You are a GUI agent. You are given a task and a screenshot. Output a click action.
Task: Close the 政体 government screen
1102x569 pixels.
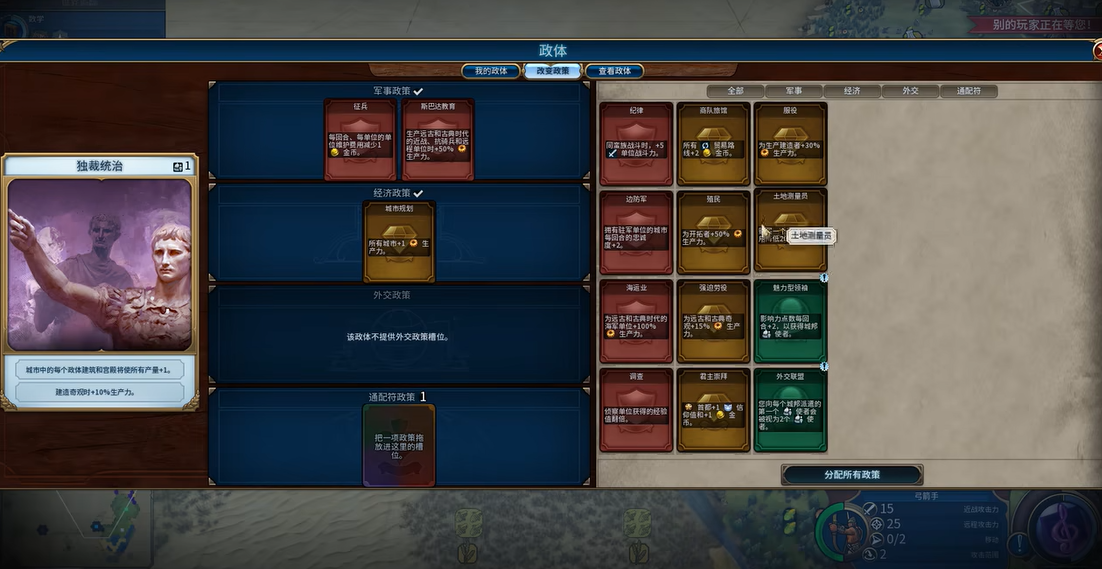1097,51
